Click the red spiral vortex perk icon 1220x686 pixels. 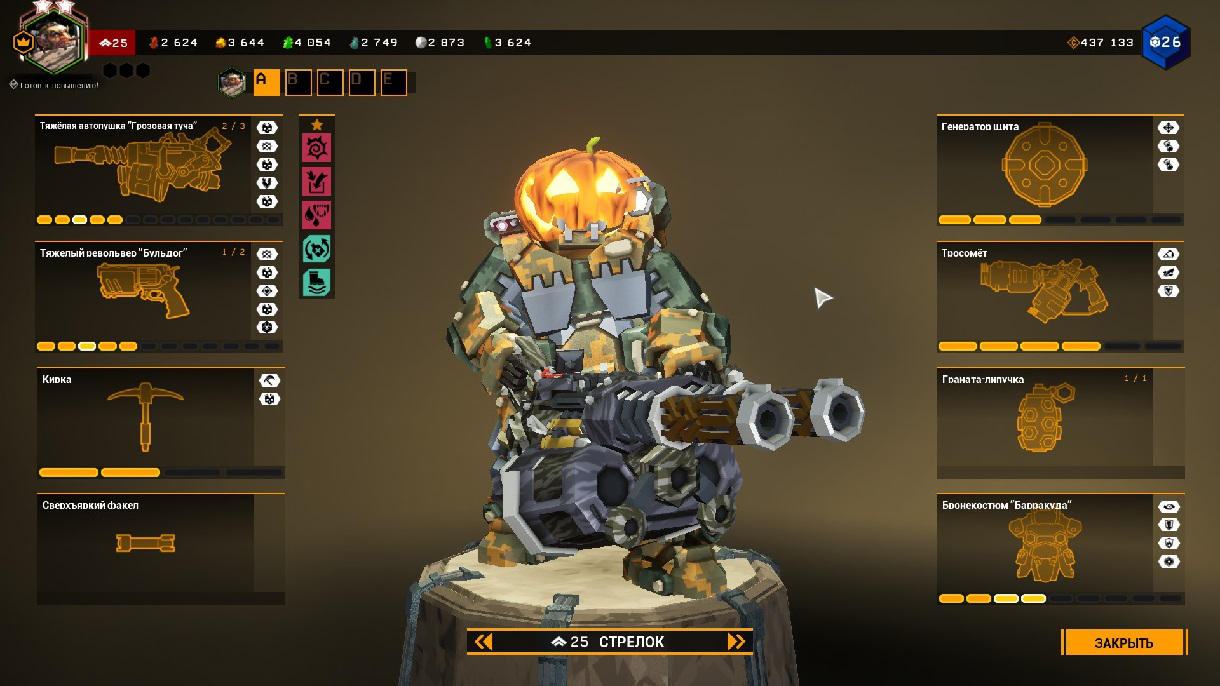[317, 148]
